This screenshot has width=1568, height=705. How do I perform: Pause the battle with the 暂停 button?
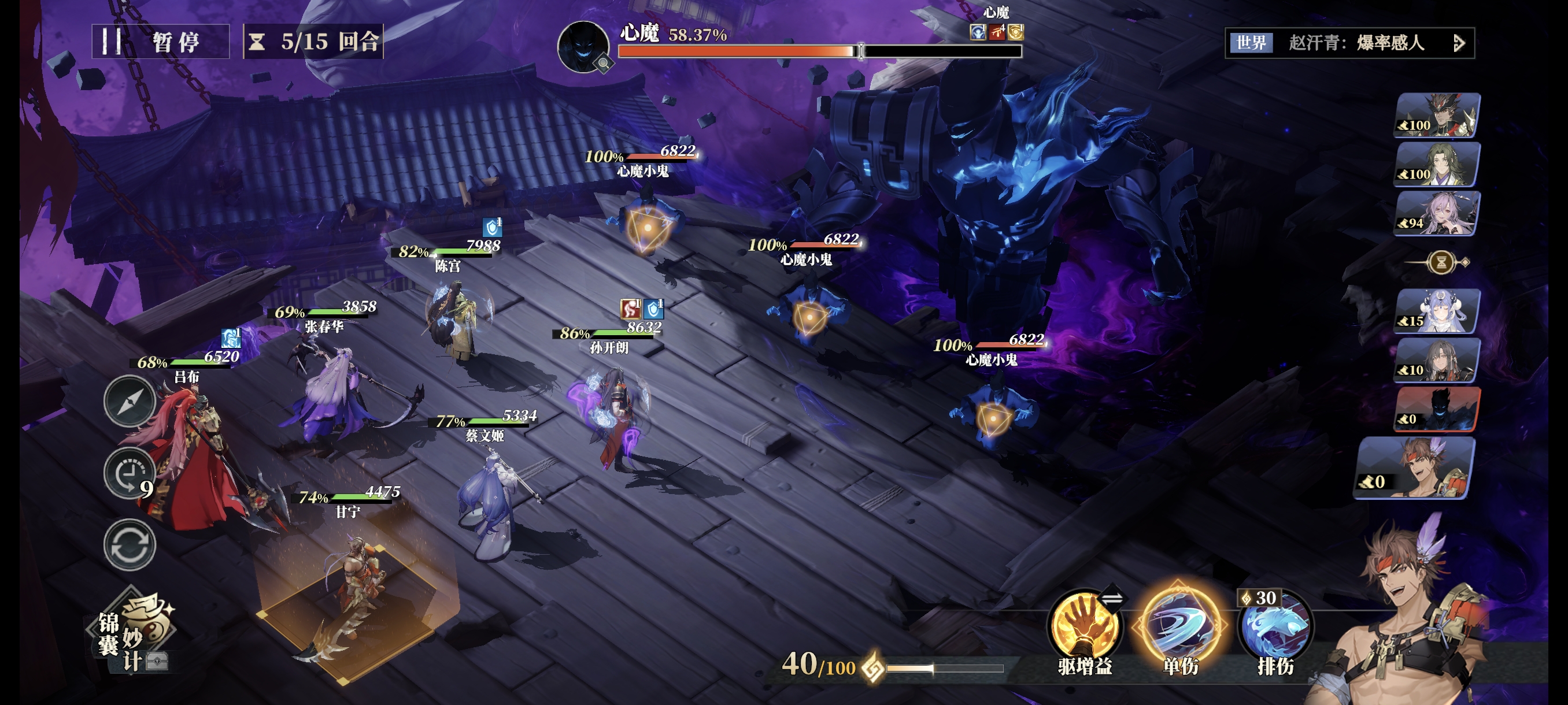click(x=160, y=42)
